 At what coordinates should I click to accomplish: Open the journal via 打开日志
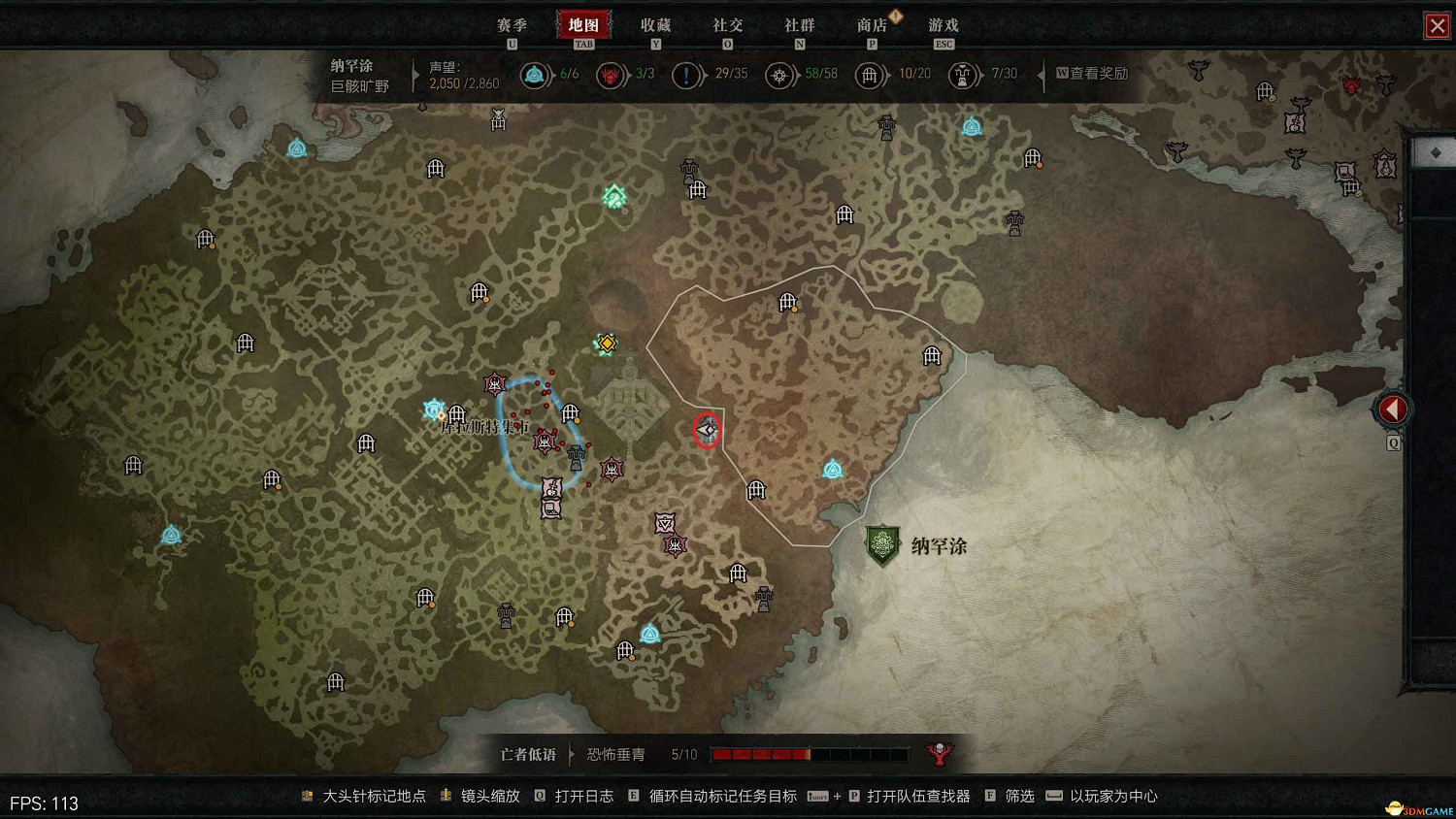click(x=582, y=796)
